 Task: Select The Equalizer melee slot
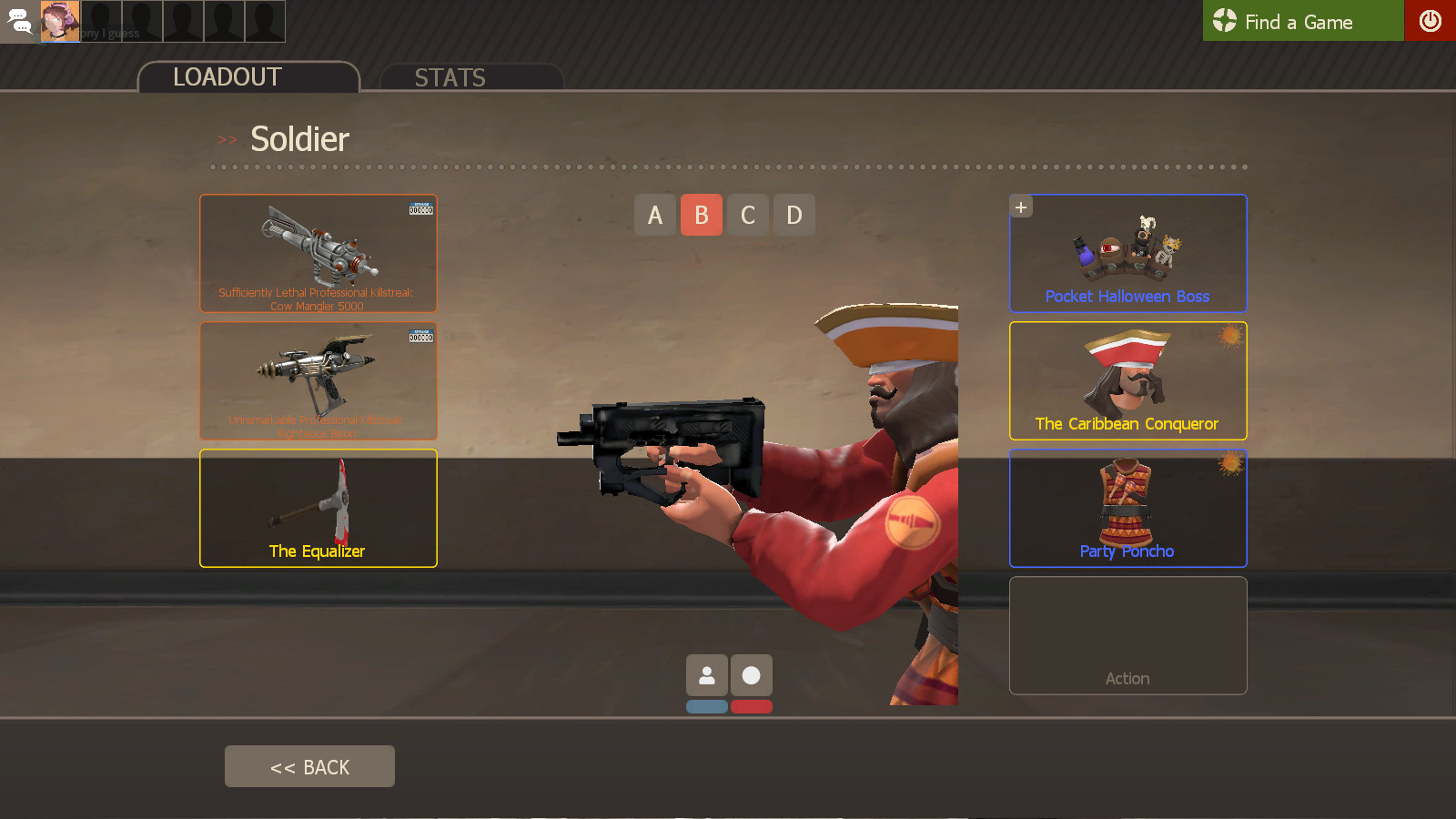318,508
